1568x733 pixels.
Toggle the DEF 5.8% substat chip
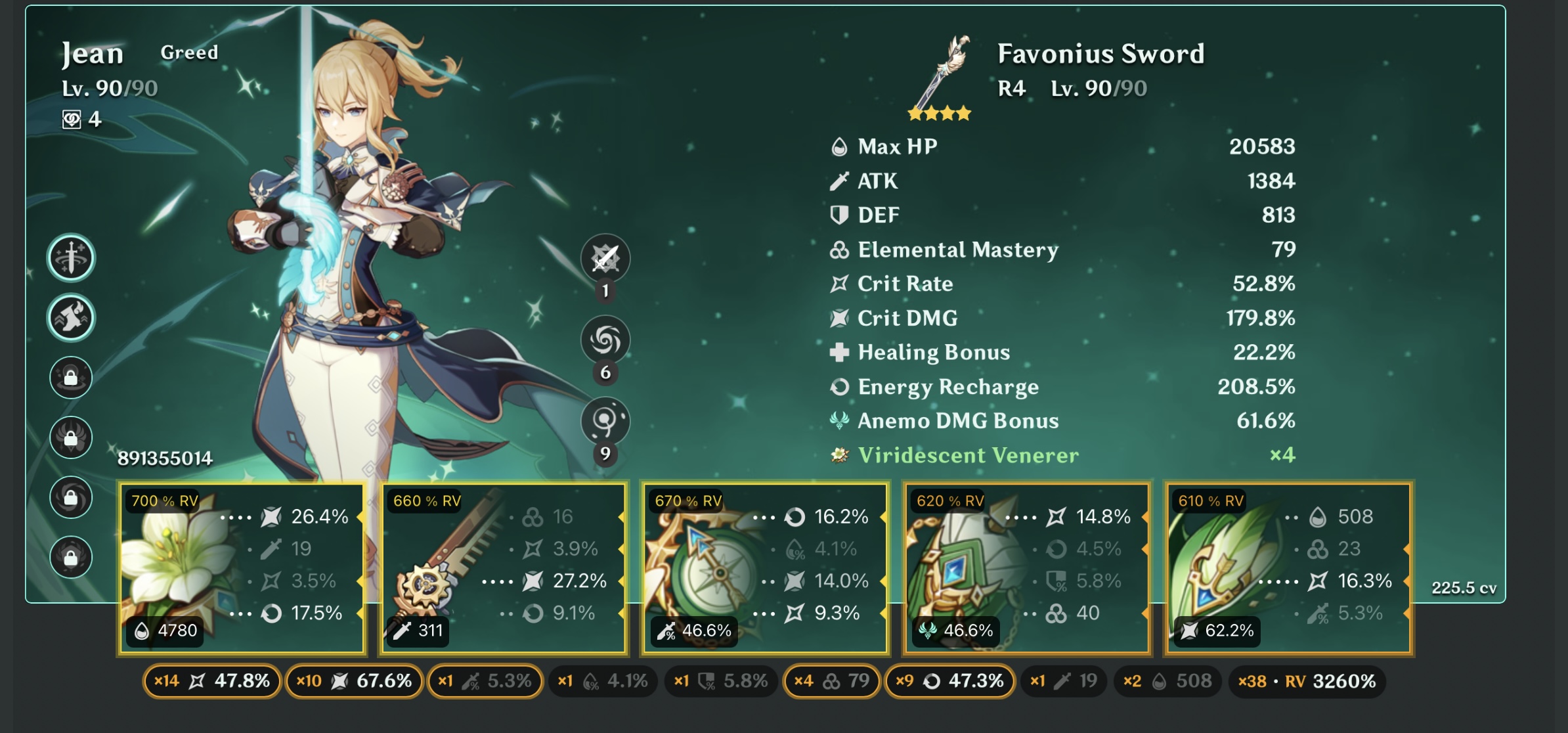(721, 681)
